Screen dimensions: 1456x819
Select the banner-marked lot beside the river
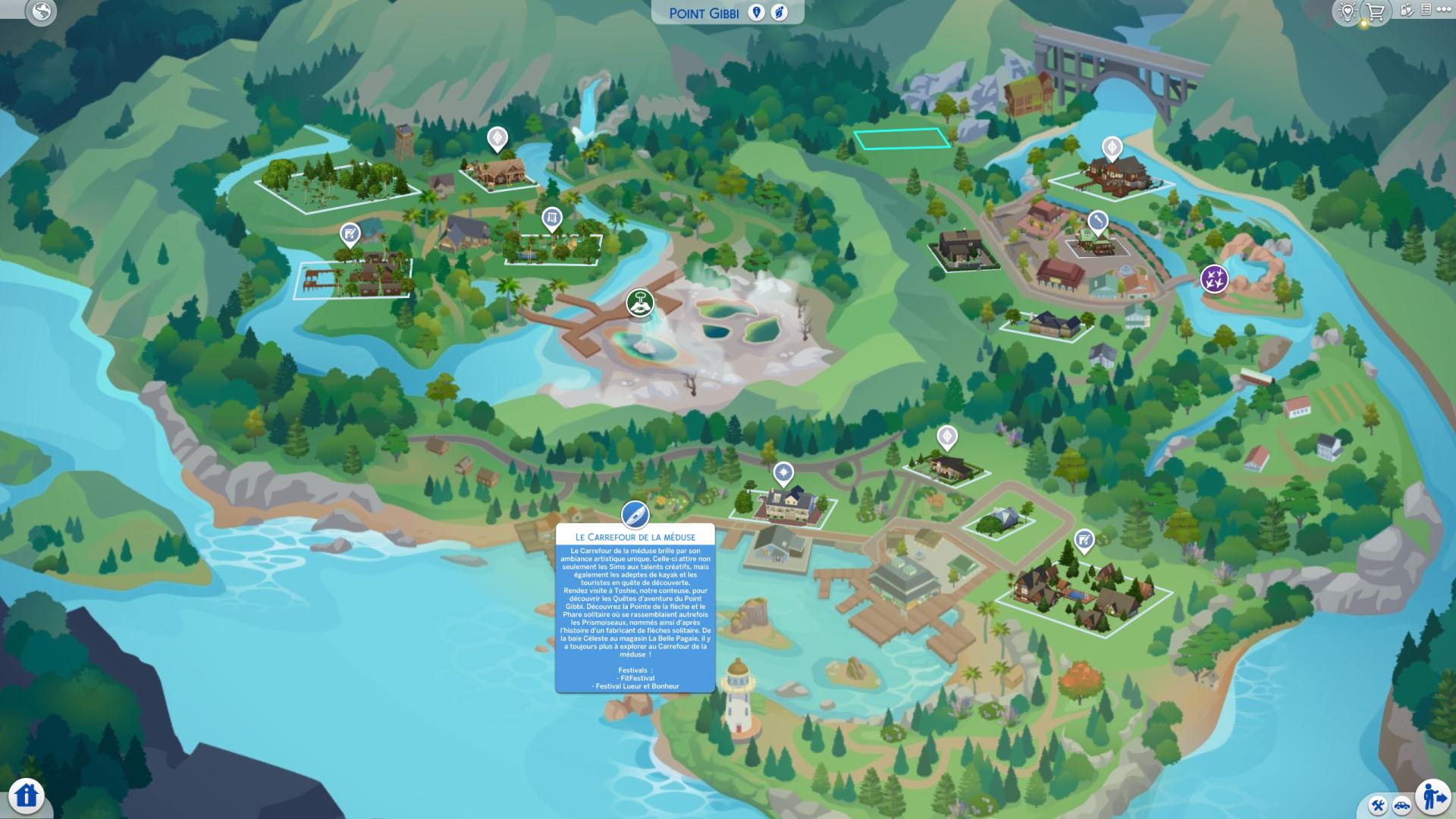[551, 220]
